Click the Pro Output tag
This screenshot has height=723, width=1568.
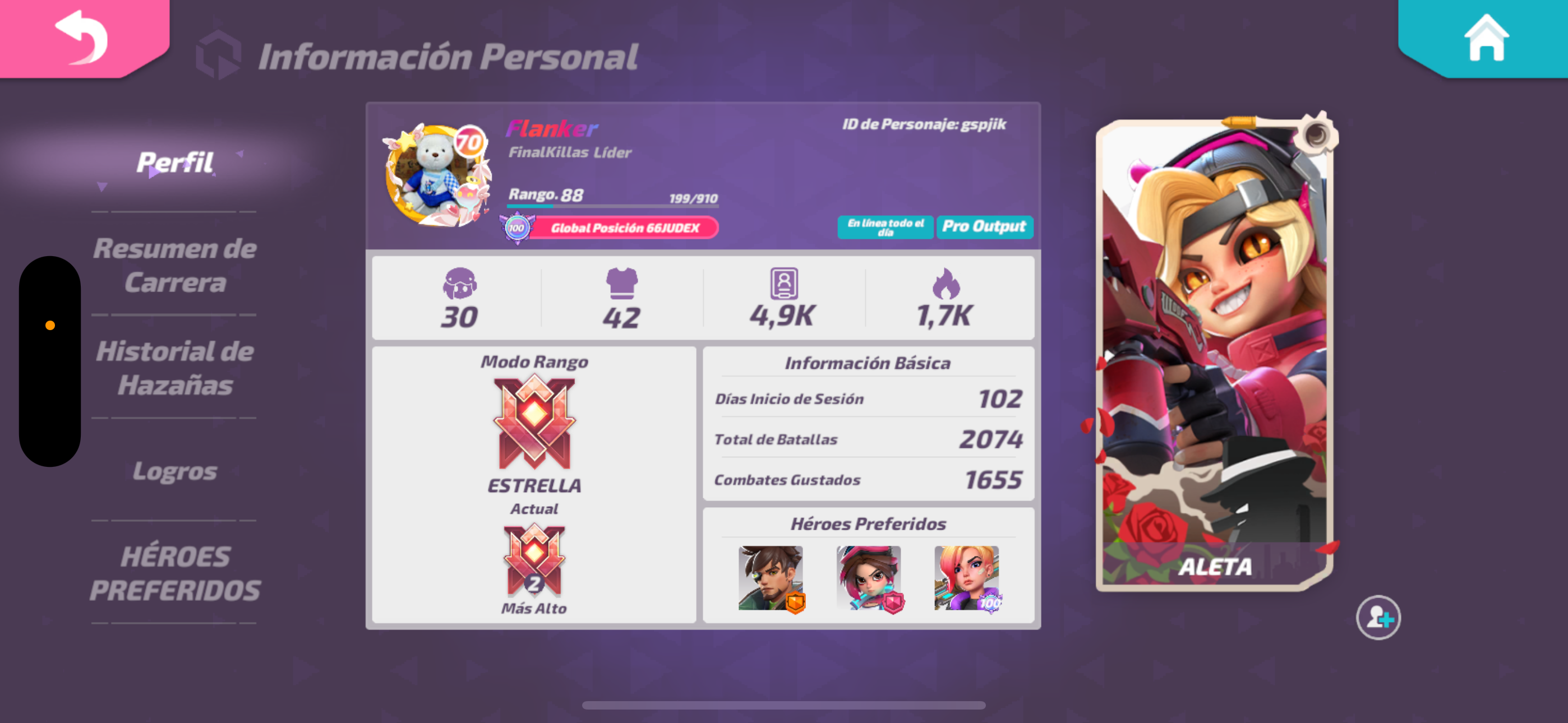(984, 226)
